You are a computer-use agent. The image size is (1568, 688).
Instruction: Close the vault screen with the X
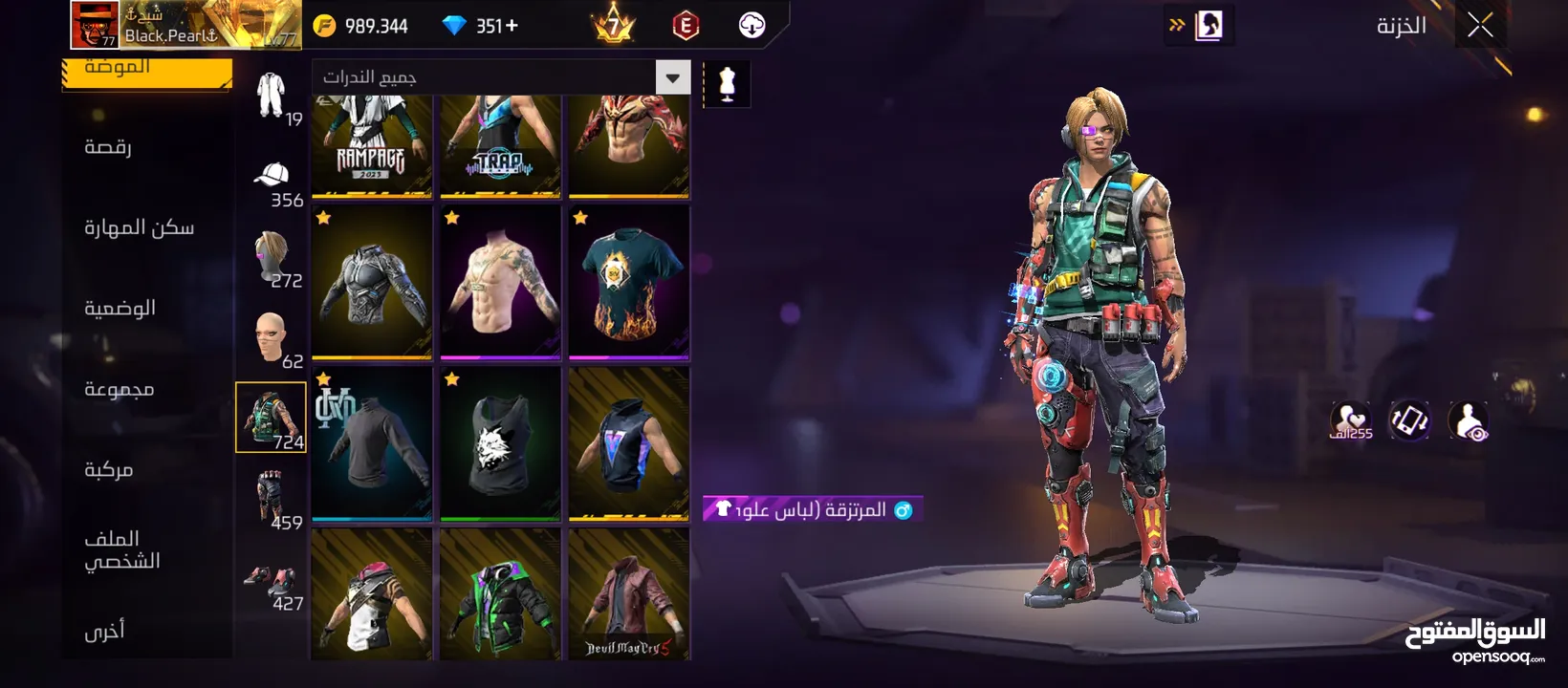tap(1480, 26)
